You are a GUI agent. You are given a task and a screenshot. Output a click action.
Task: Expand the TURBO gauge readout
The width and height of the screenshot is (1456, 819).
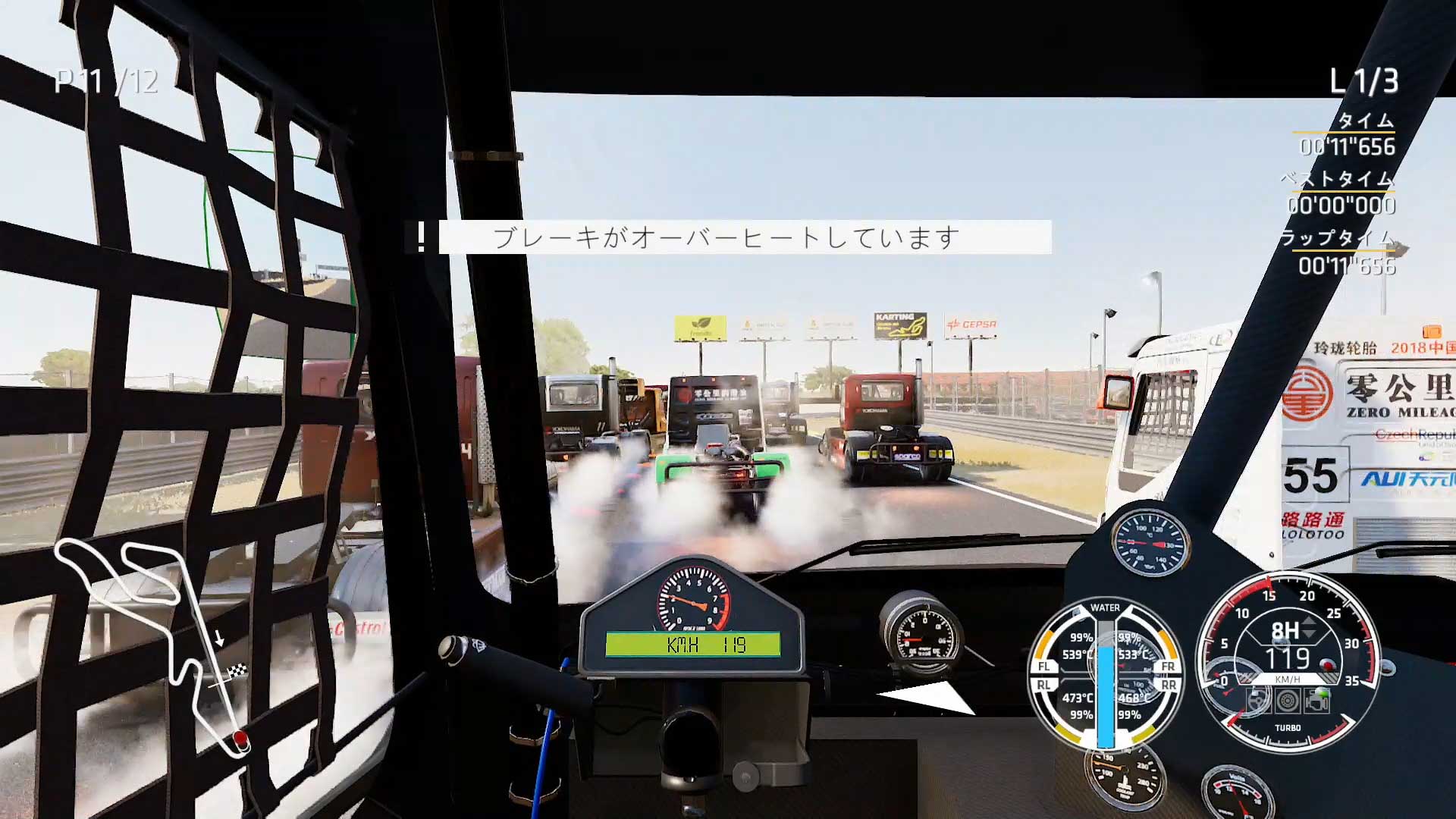point(1288,728)
